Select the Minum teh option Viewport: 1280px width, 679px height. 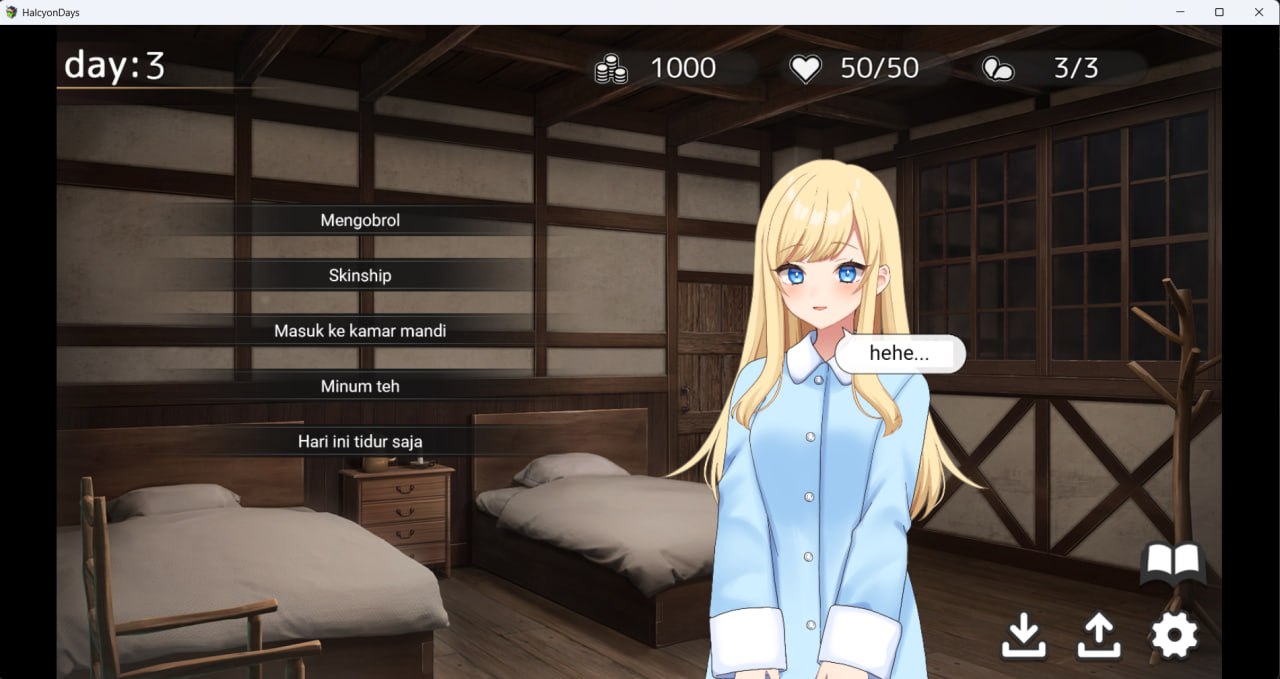click(x=360, y=386)
